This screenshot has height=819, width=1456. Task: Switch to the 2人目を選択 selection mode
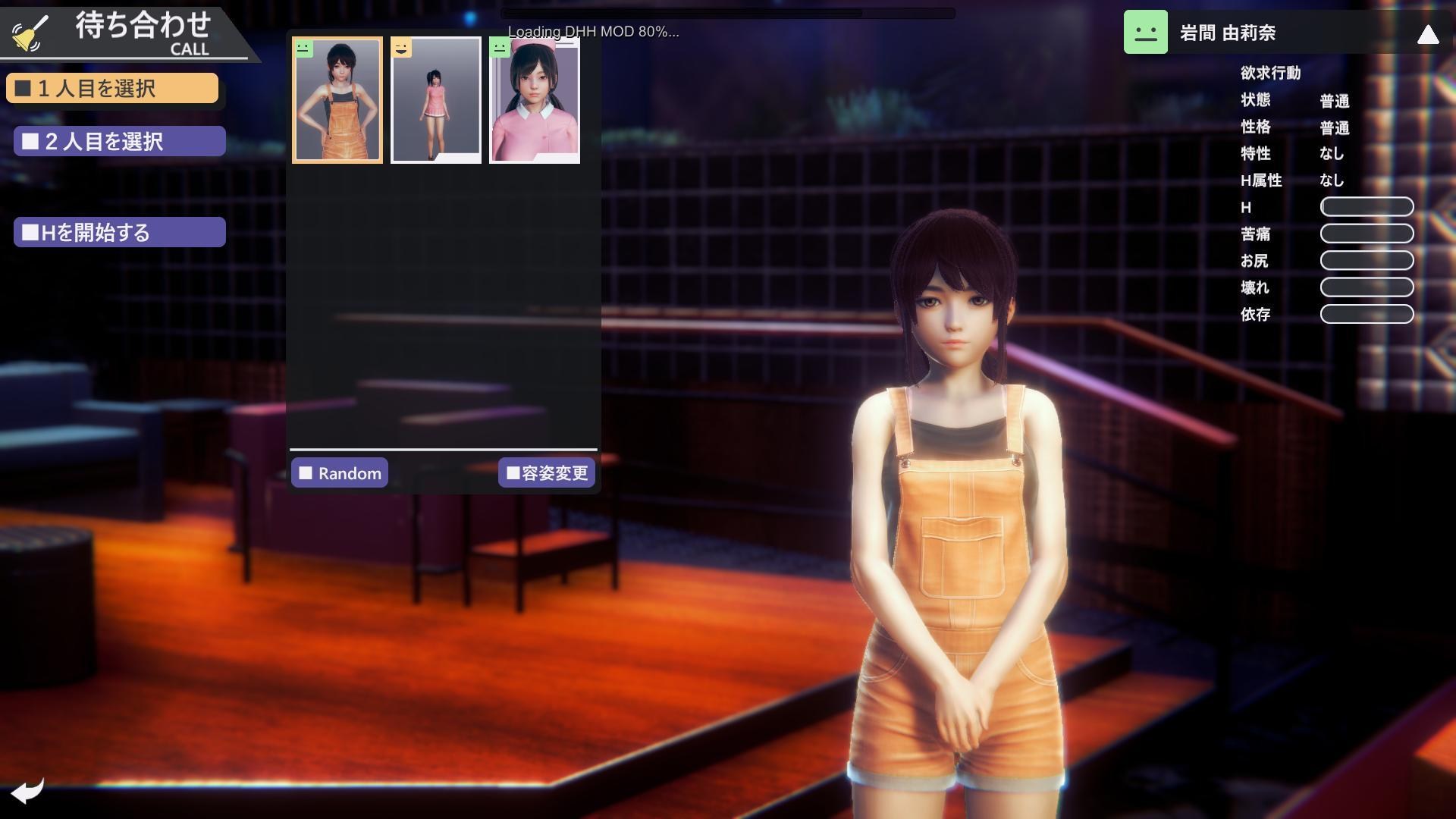(118, 140)
